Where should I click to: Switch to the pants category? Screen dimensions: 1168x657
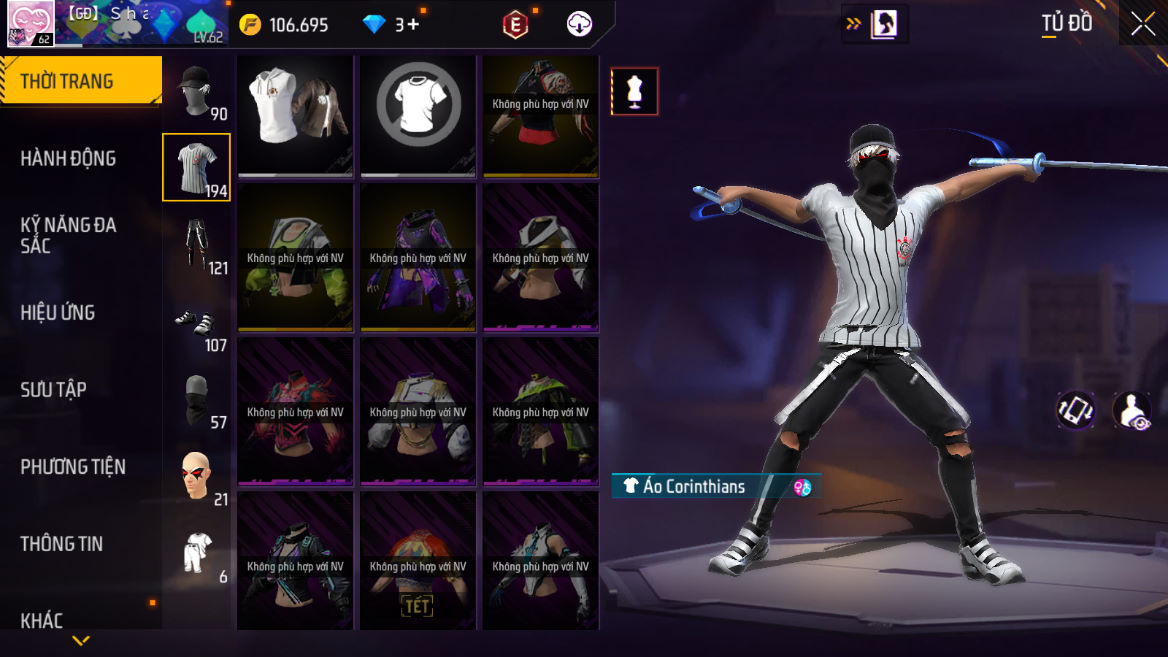[196, 245]
